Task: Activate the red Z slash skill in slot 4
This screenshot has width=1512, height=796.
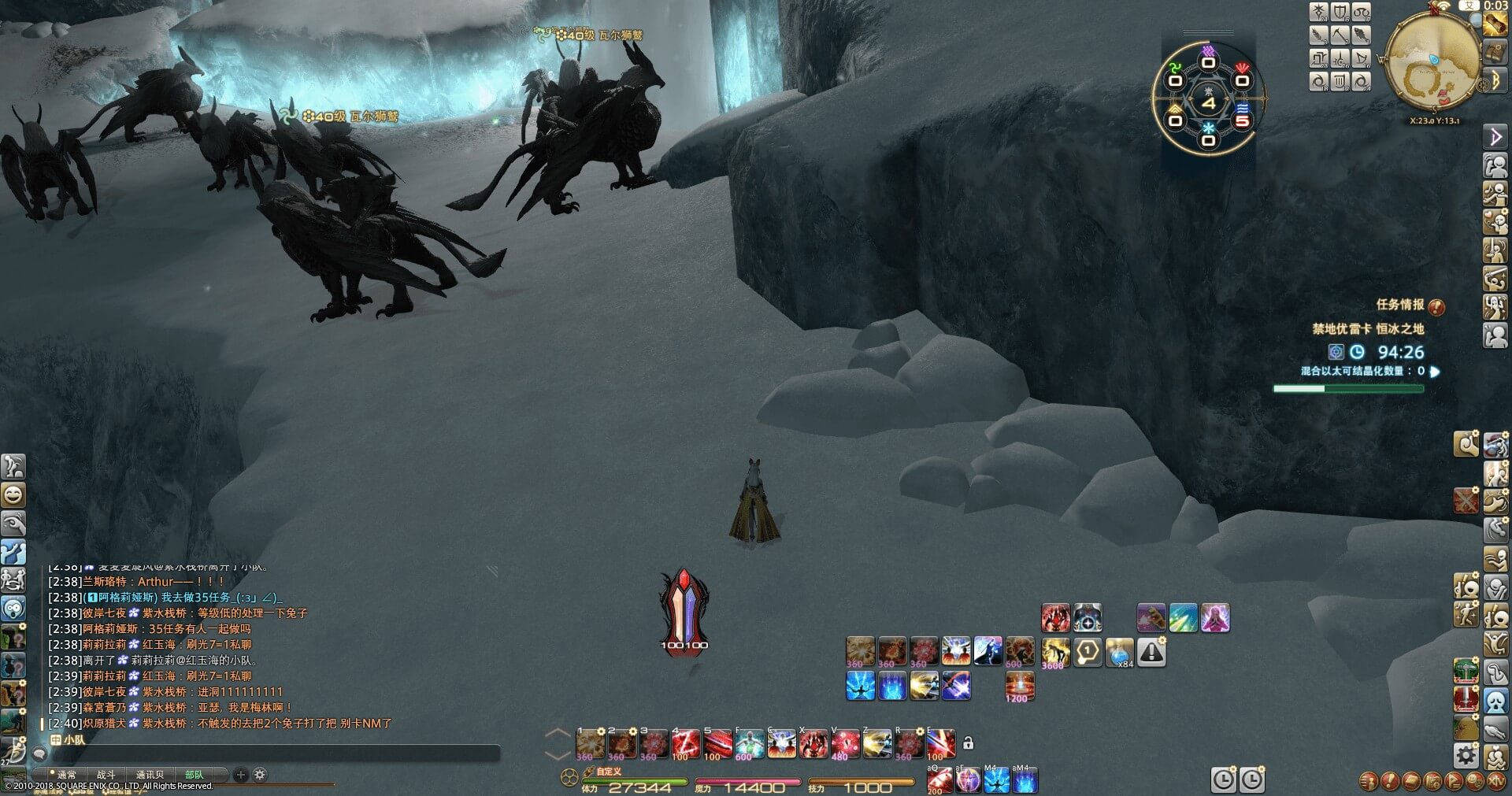Action: [x=685, y=744]
